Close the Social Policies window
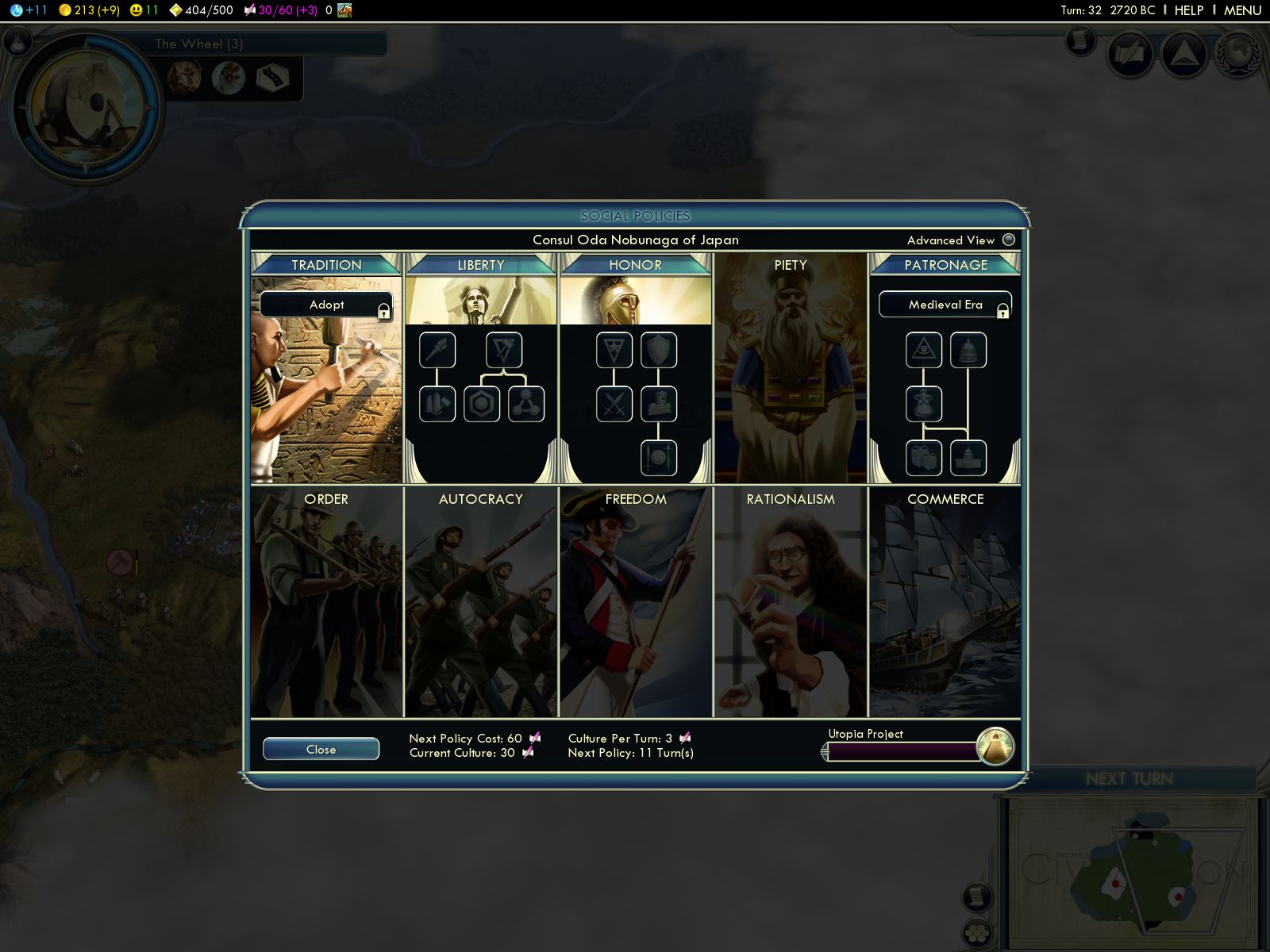 pos(321,749)
